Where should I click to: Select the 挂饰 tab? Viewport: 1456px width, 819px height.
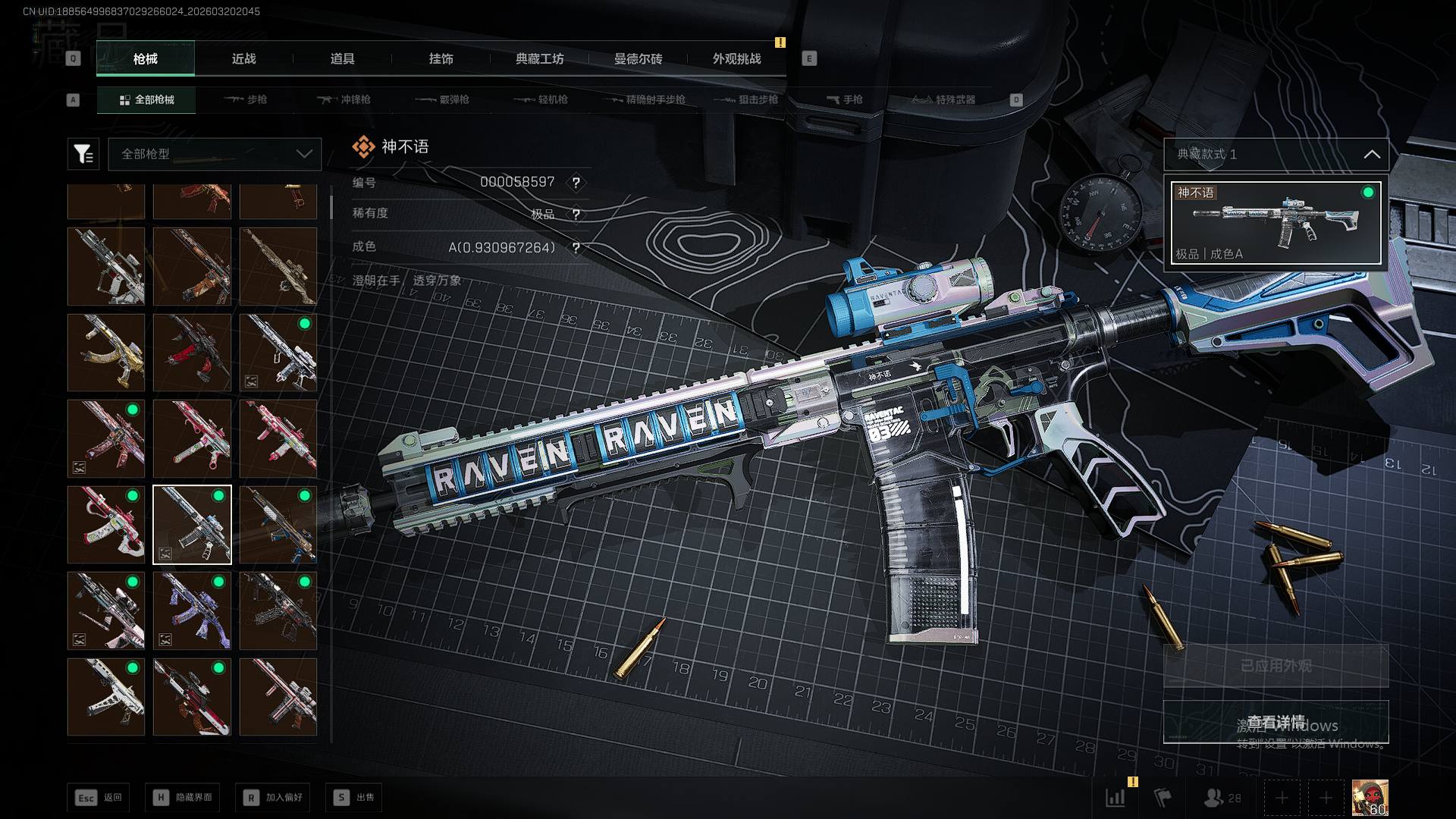[441, 59]
